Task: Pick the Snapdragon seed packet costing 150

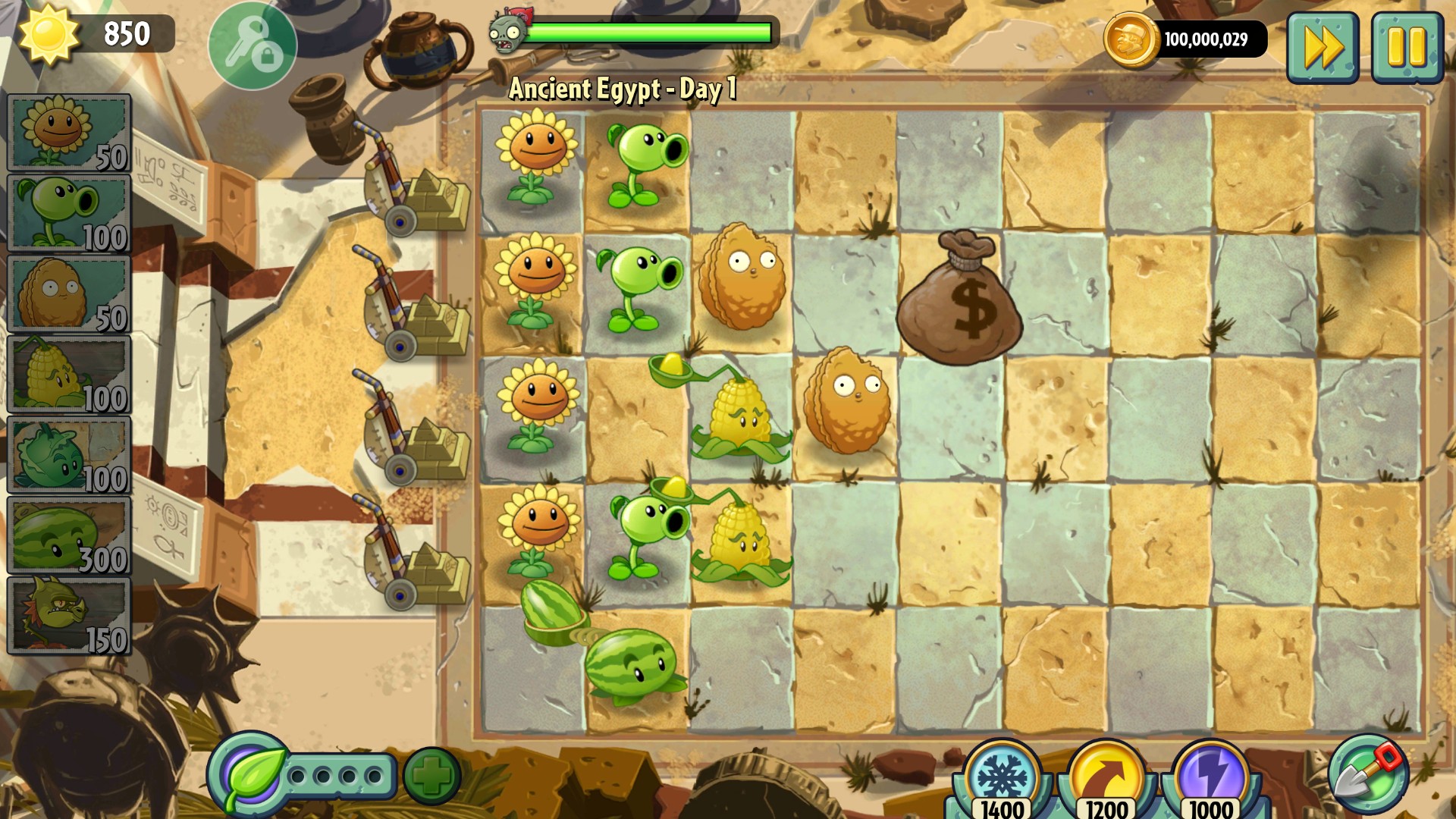Action: (x=68, y=616)
